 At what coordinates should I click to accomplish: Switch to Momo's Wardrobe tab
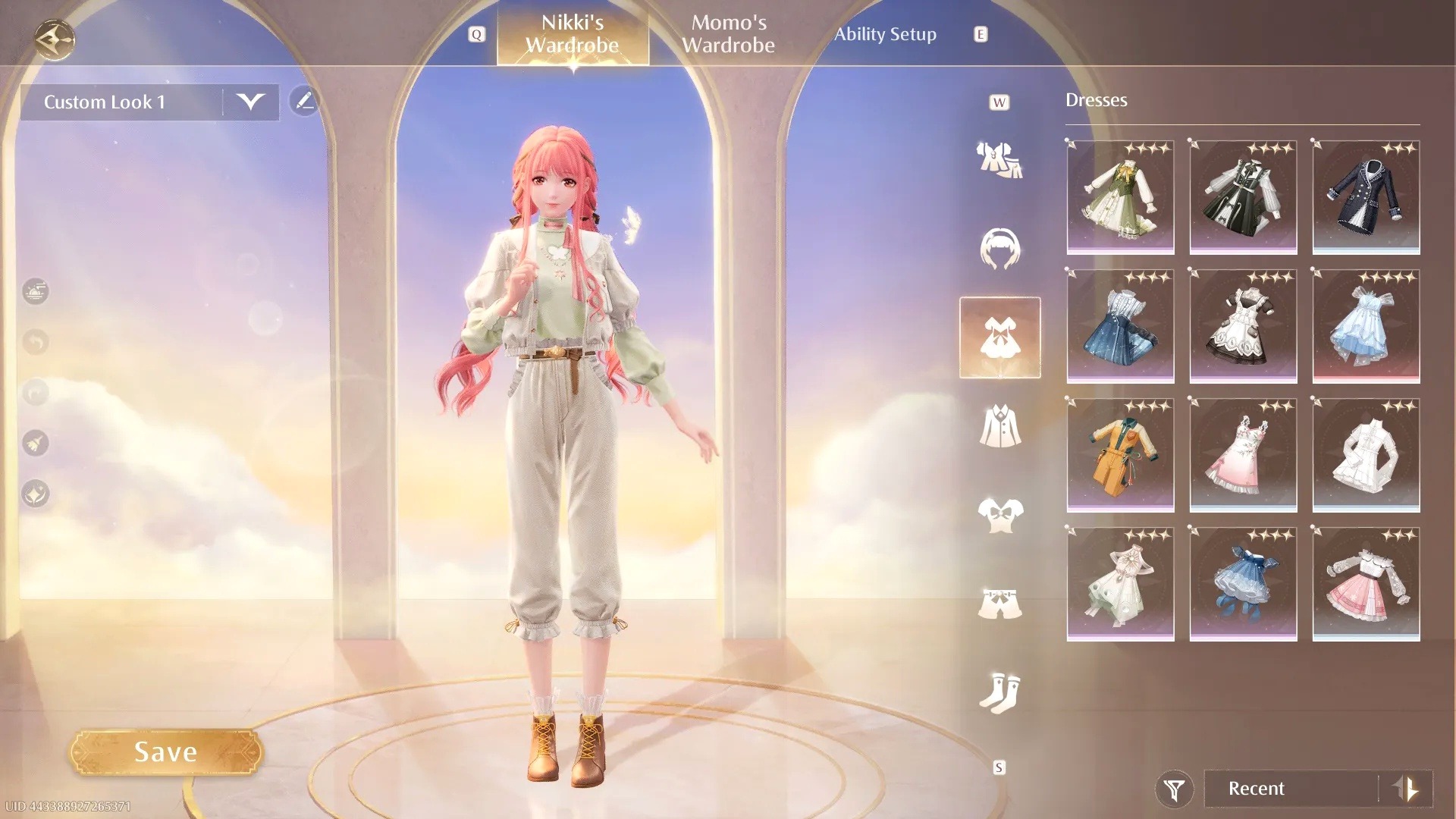(x=730, y=34)
